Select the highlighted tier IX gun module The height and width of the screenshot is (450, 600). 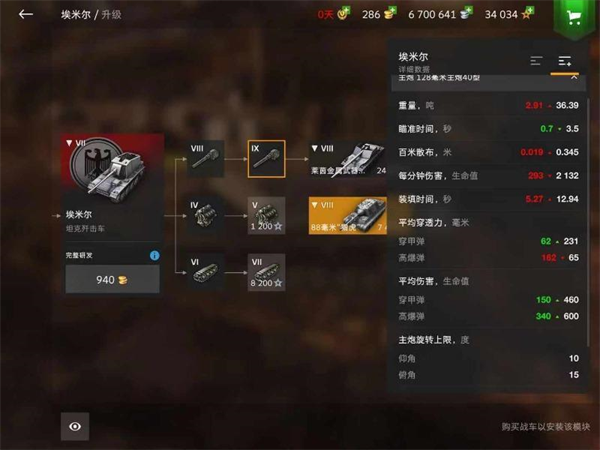pos(267,159)
